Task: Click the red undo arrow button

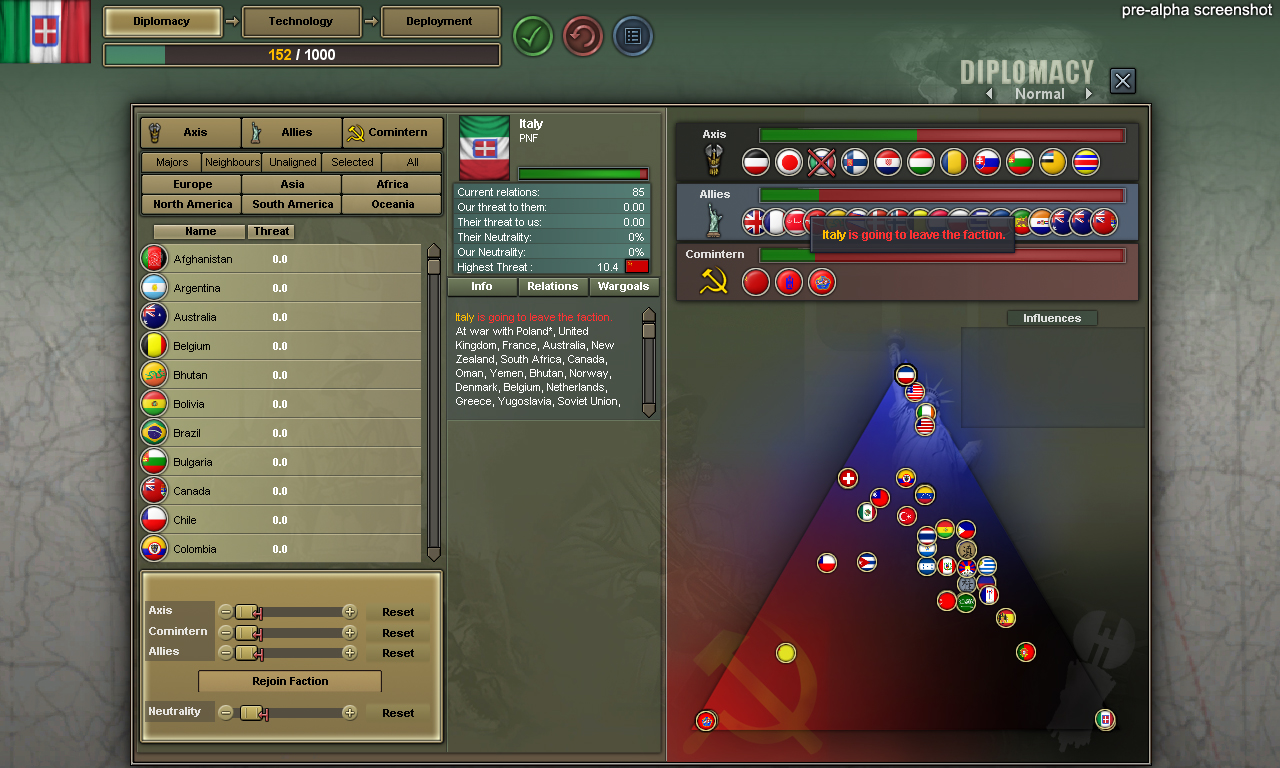Action: click(582, 36)
